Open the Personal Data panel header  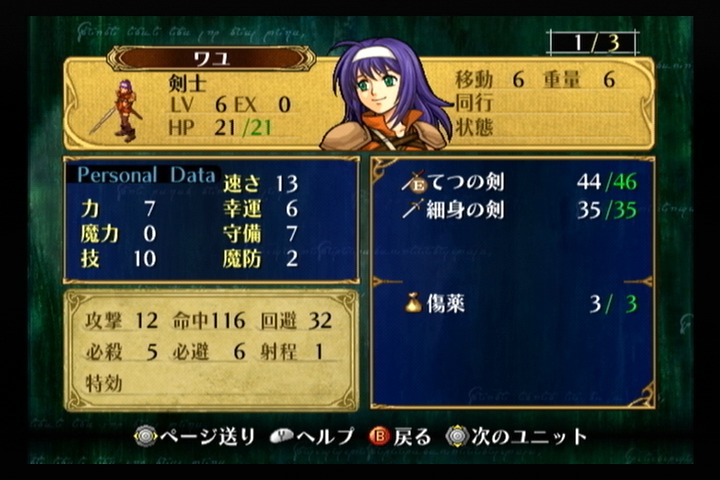[147, 175]
